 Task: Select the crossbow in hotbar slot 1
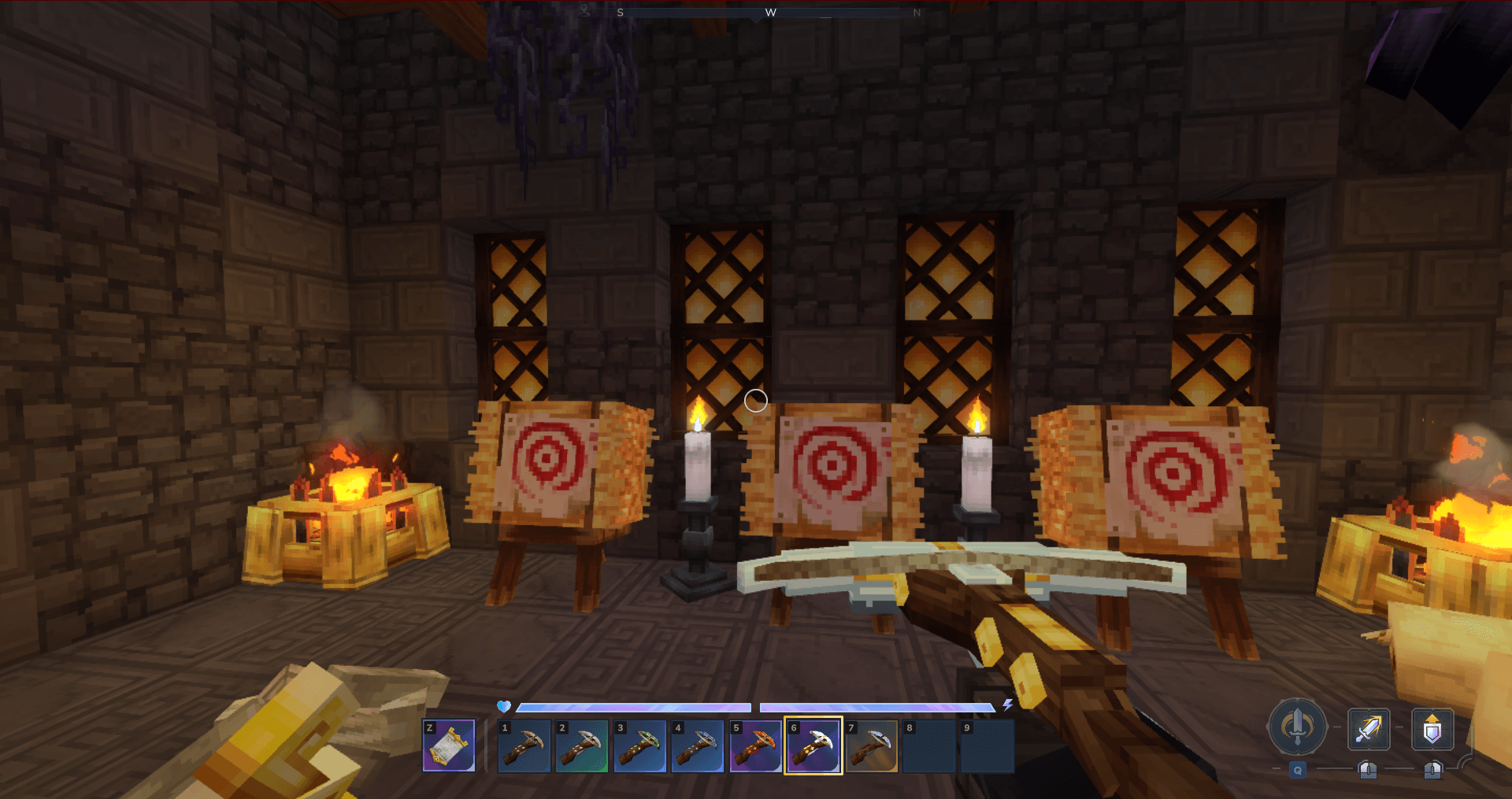(x=524, y=745)
